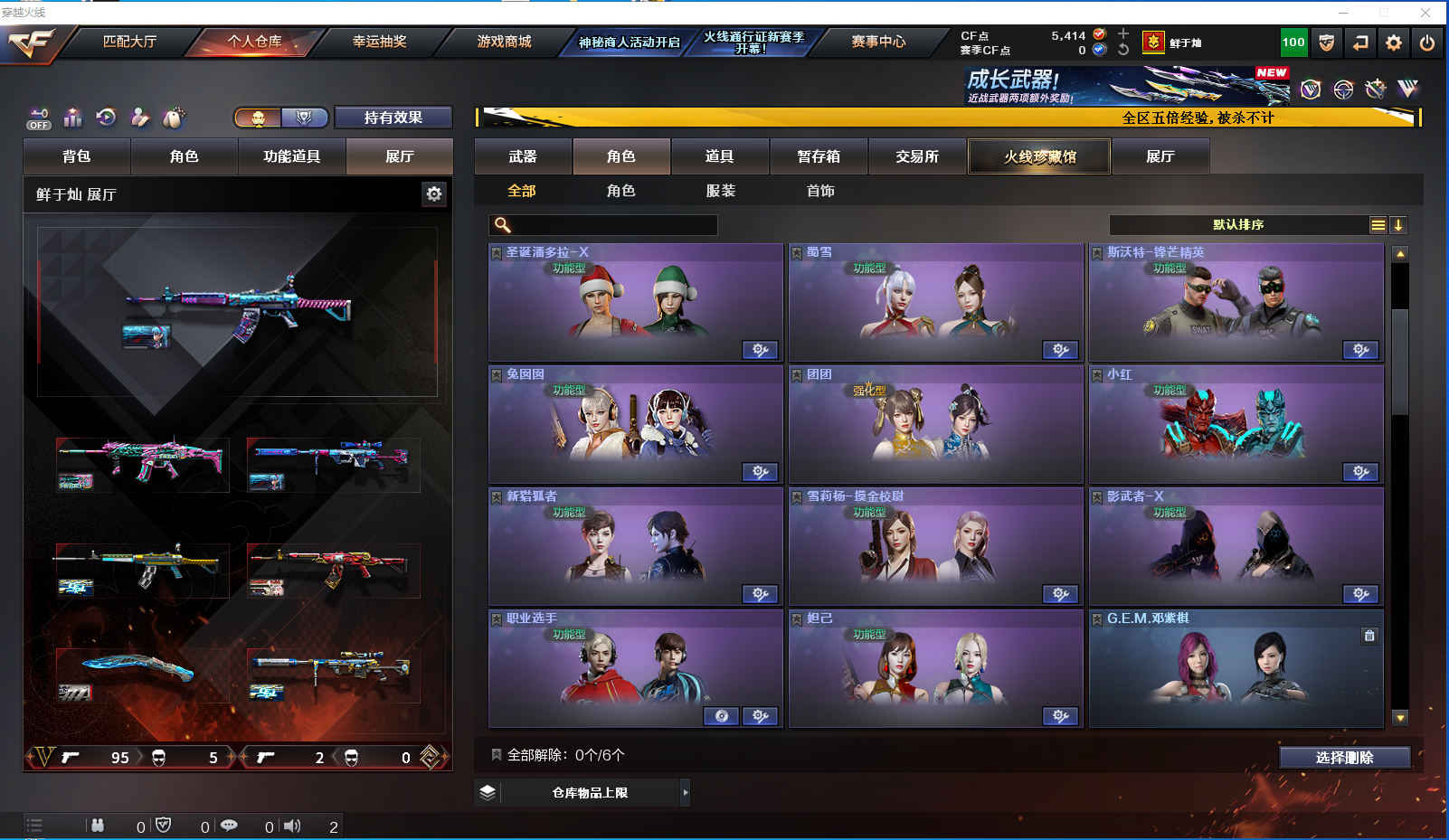Open the 游戏商城 game shop
The image size is (1449, 840).
coord(504,42)
